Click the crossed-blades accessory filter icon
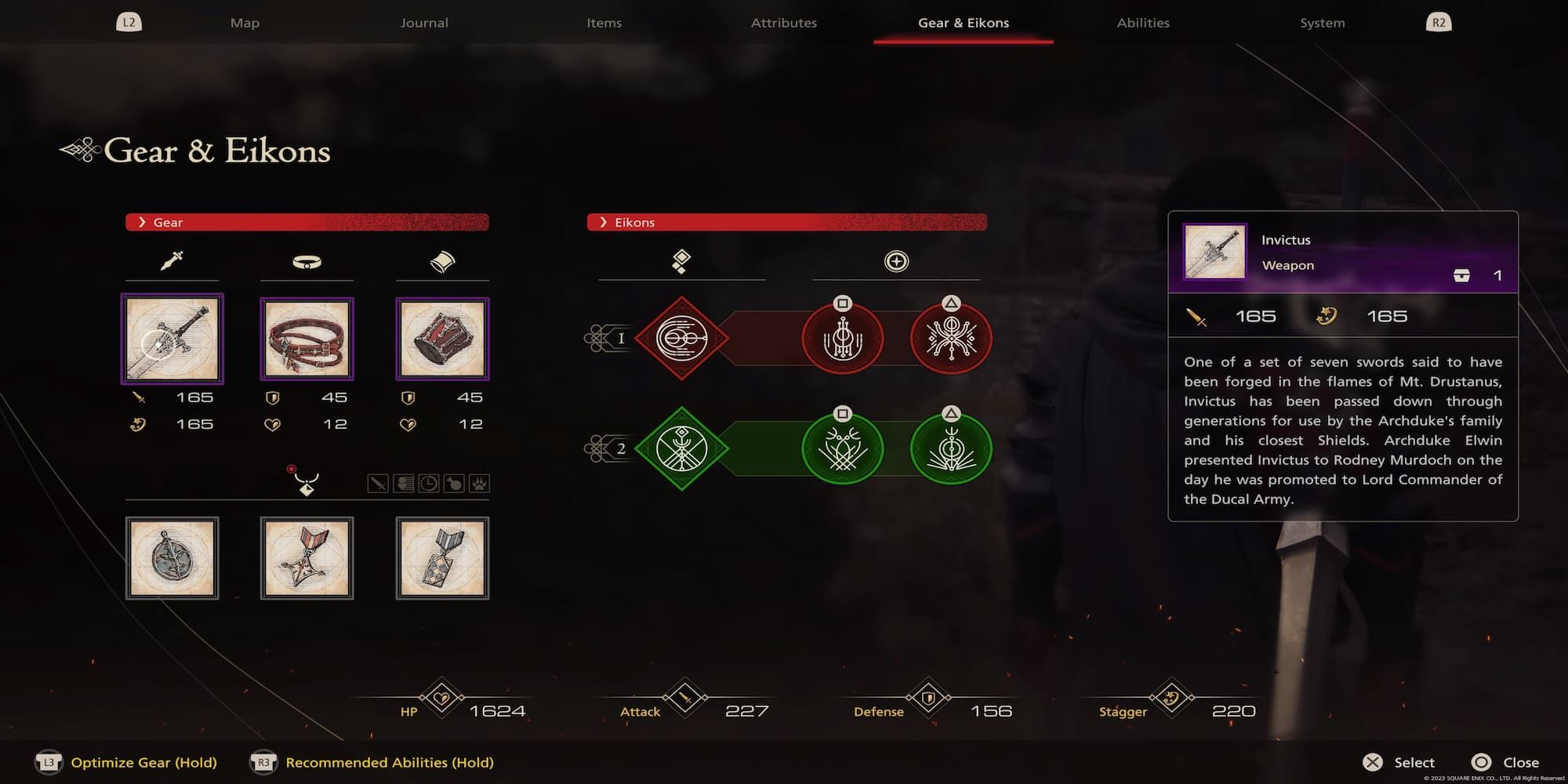1568x784 pixels. point(378,484)
